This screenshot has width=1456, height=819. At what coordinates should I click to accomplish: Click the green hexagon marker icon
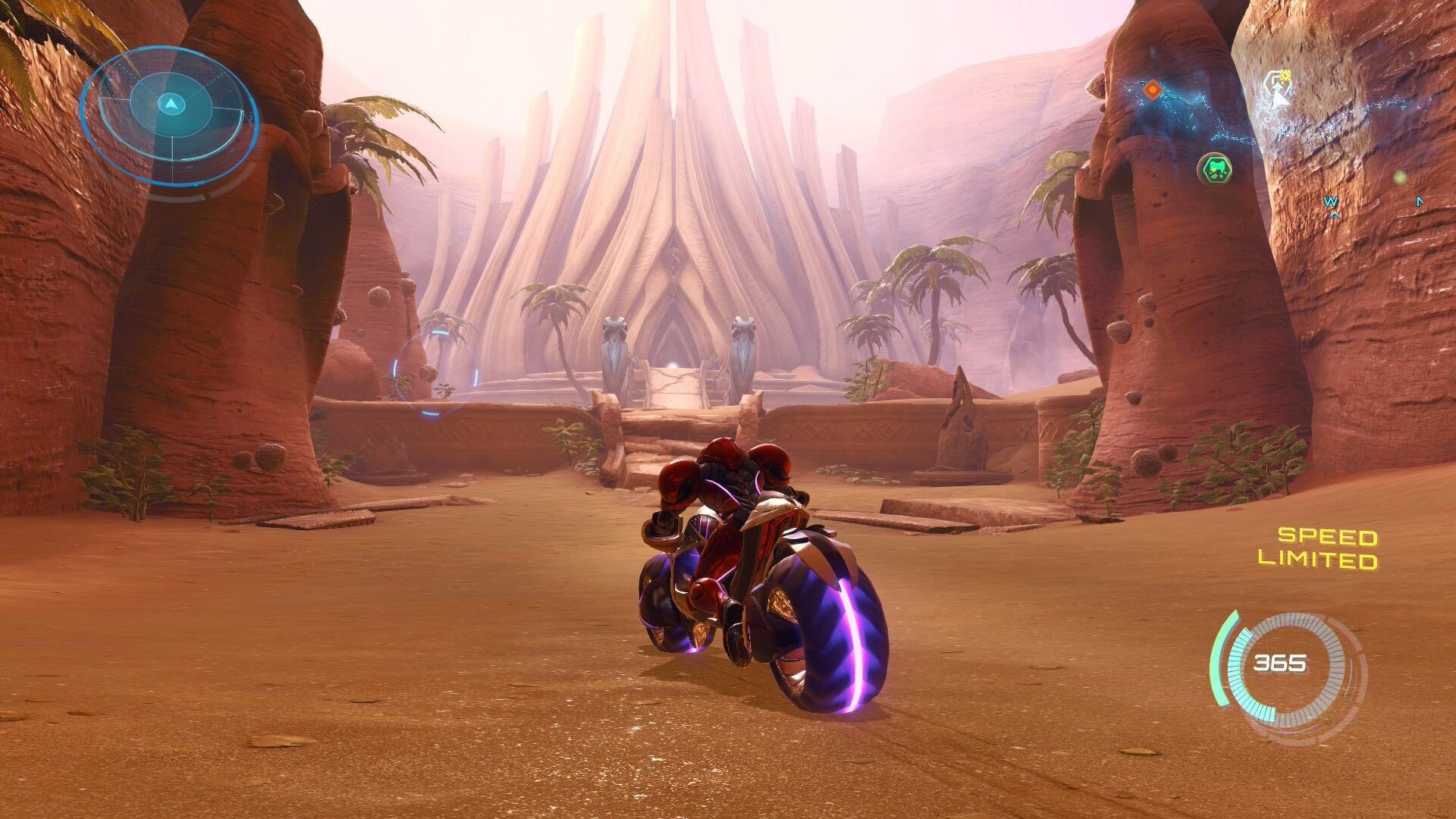pos(1215,168)
